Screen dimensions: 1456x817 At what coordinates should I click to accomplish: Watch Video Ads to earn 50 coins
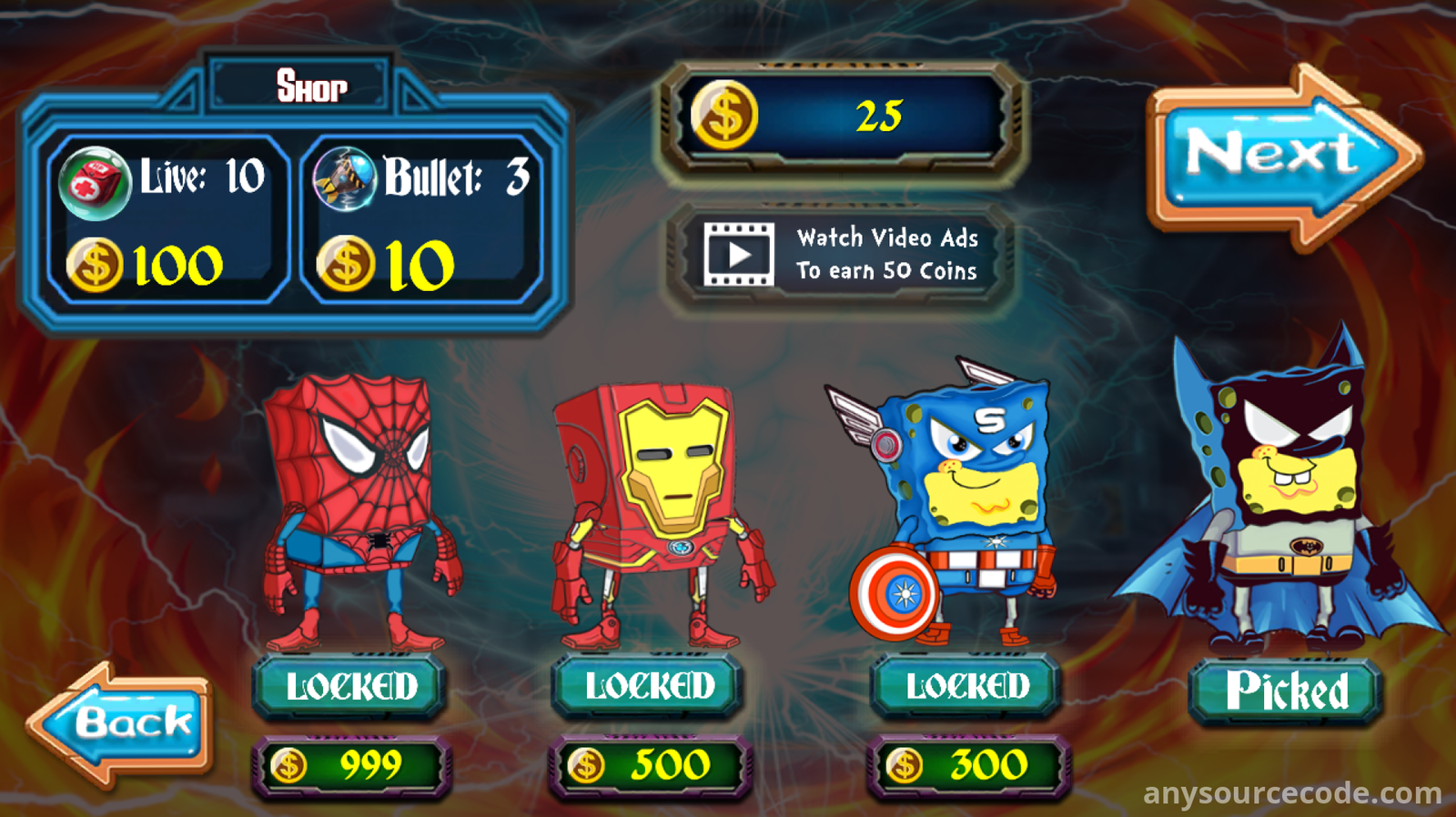pos(840,255)
